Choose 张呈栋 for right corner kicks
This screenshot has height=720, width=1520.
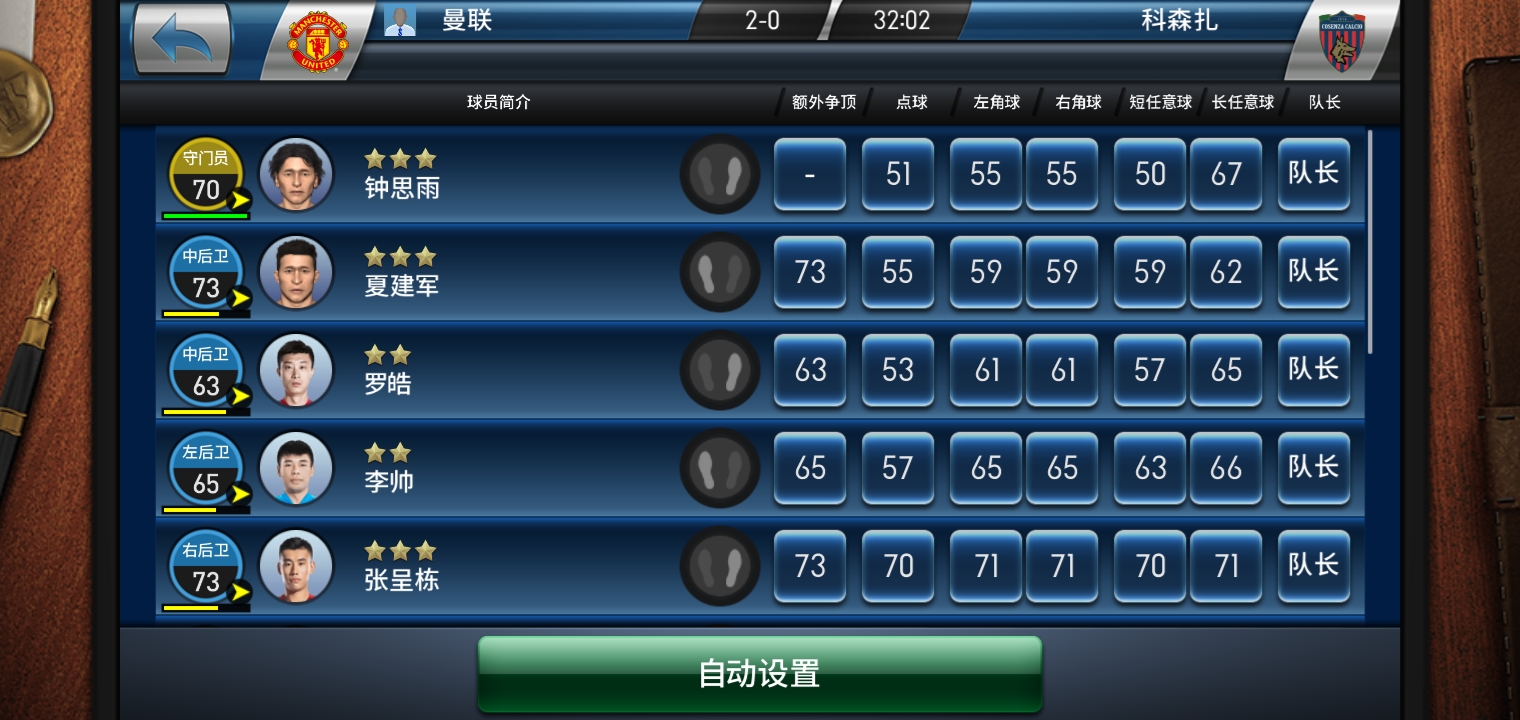[1061, 566]
